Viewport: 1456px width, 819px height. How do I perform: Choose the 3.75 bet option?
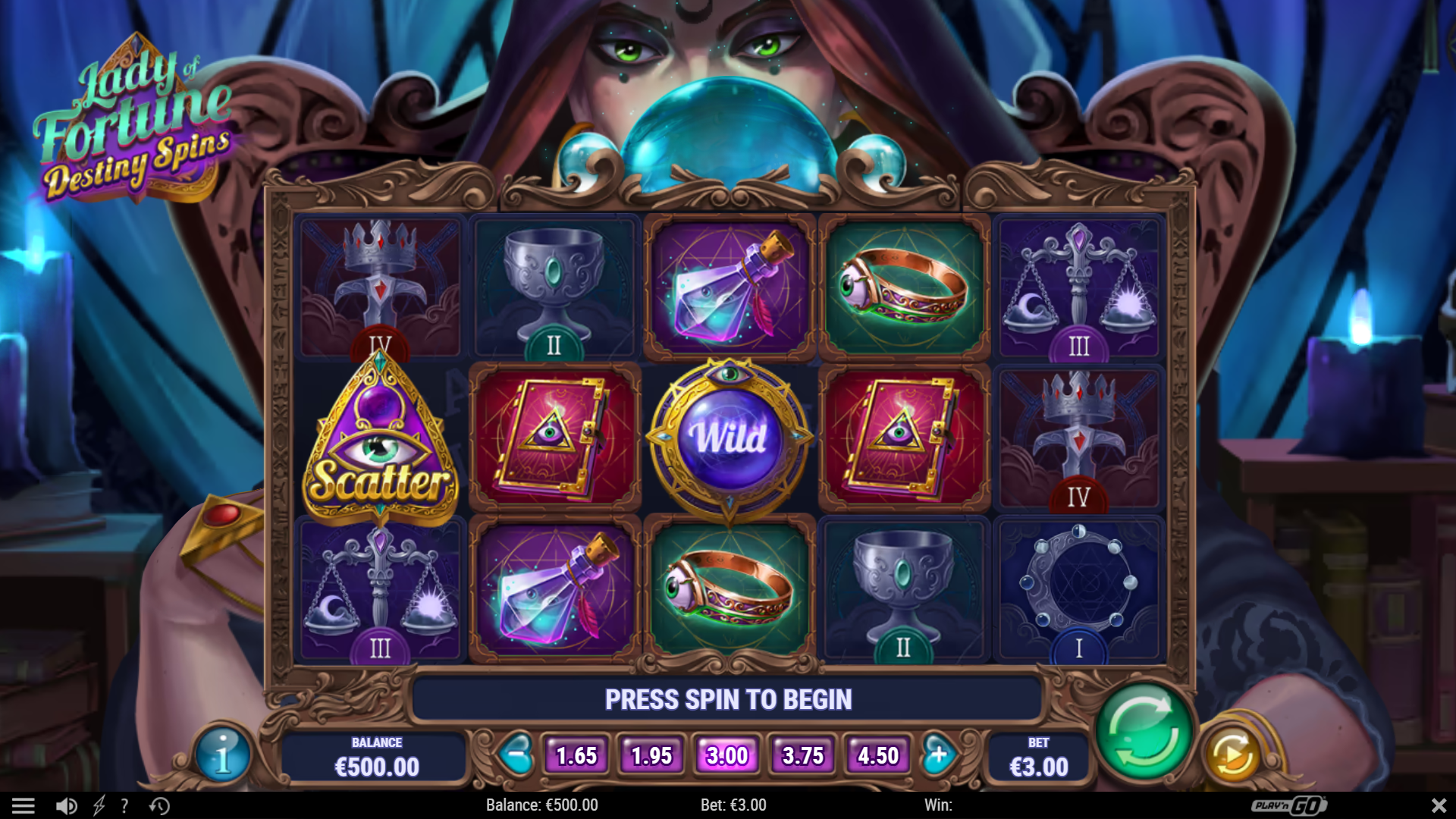(802, 755)
